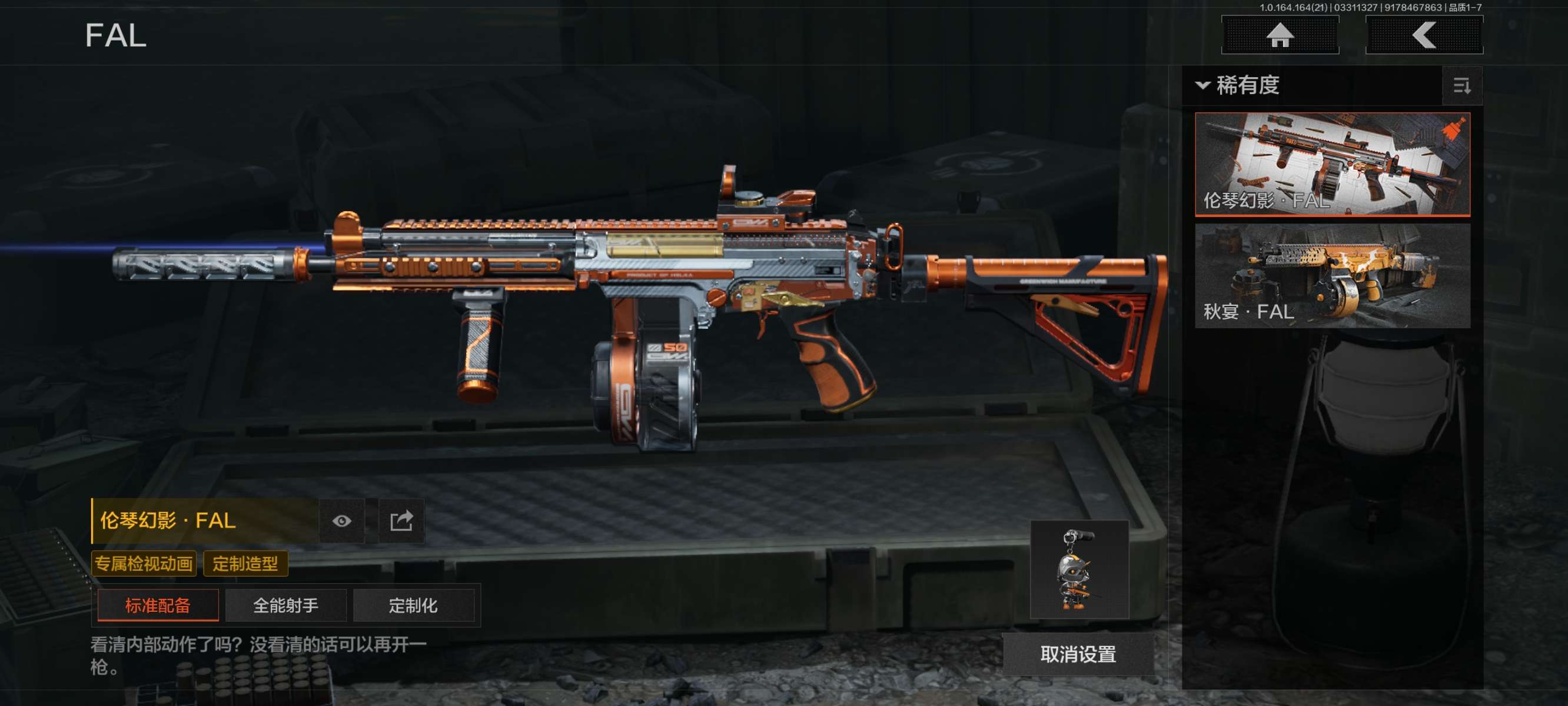Toggle the sort order icon
The width and height of the screenshot is (1568, 706).
[x=1461, y=86]
